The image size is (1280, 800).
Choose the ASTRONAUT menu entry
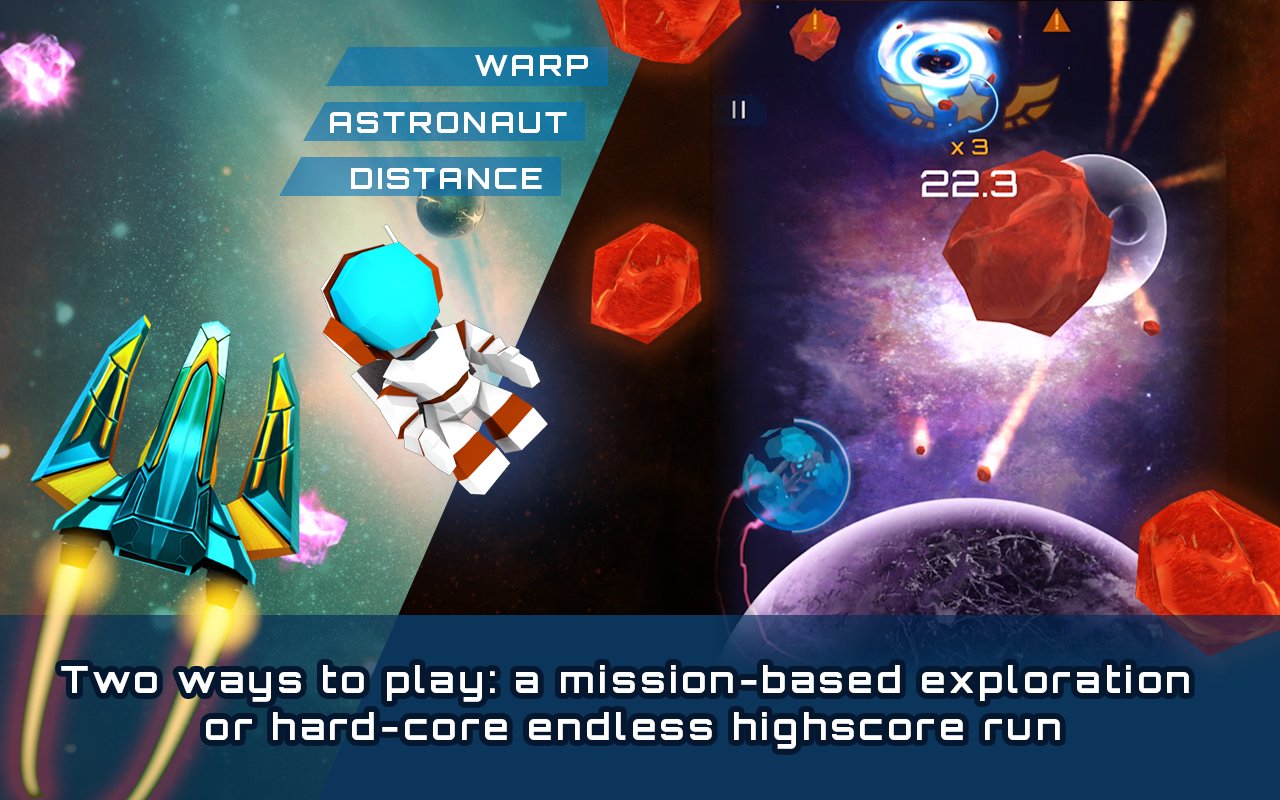448,123
